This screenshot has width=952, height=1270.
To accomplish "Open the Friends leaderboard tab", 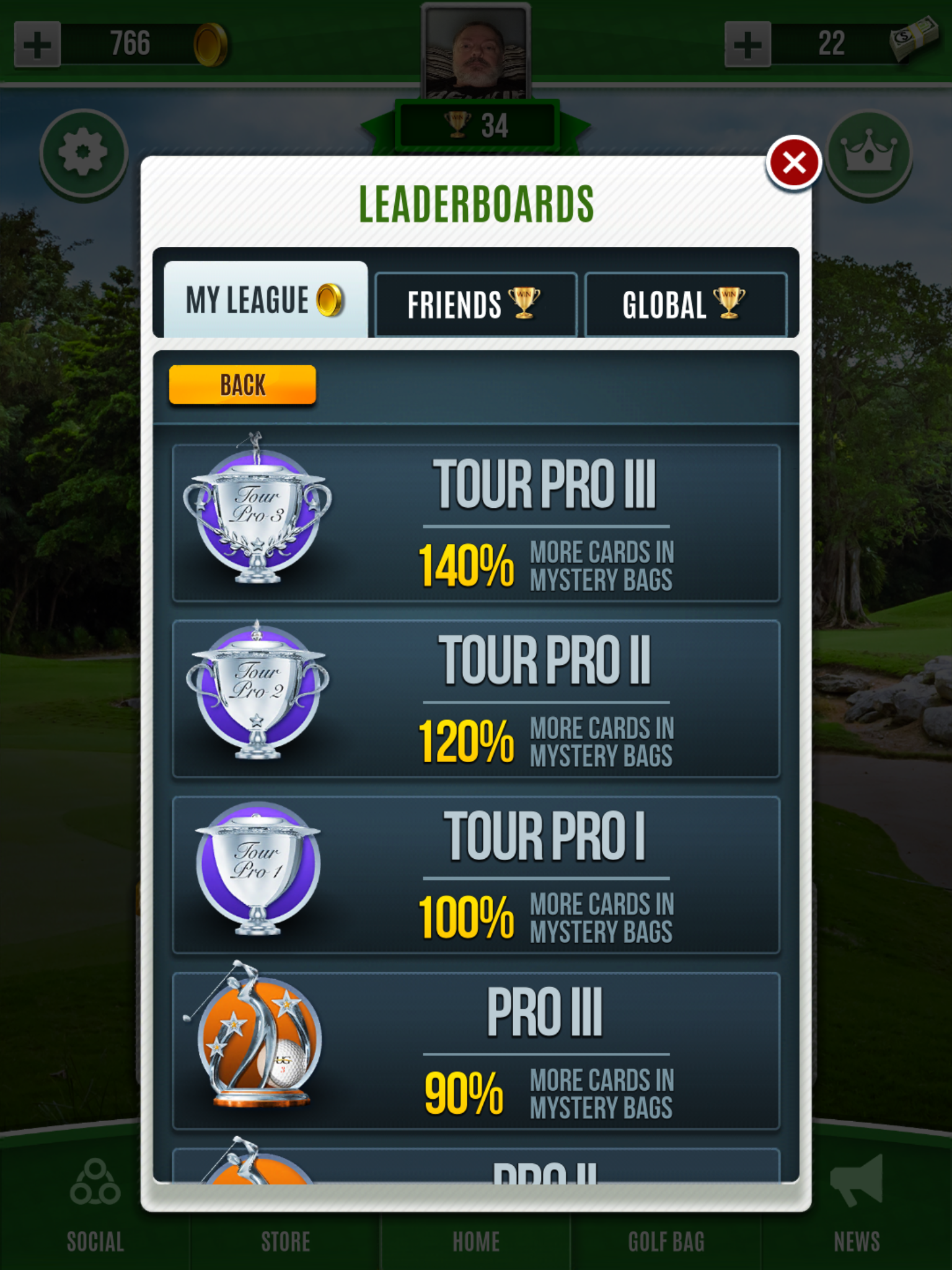I will tap(475, 304).
